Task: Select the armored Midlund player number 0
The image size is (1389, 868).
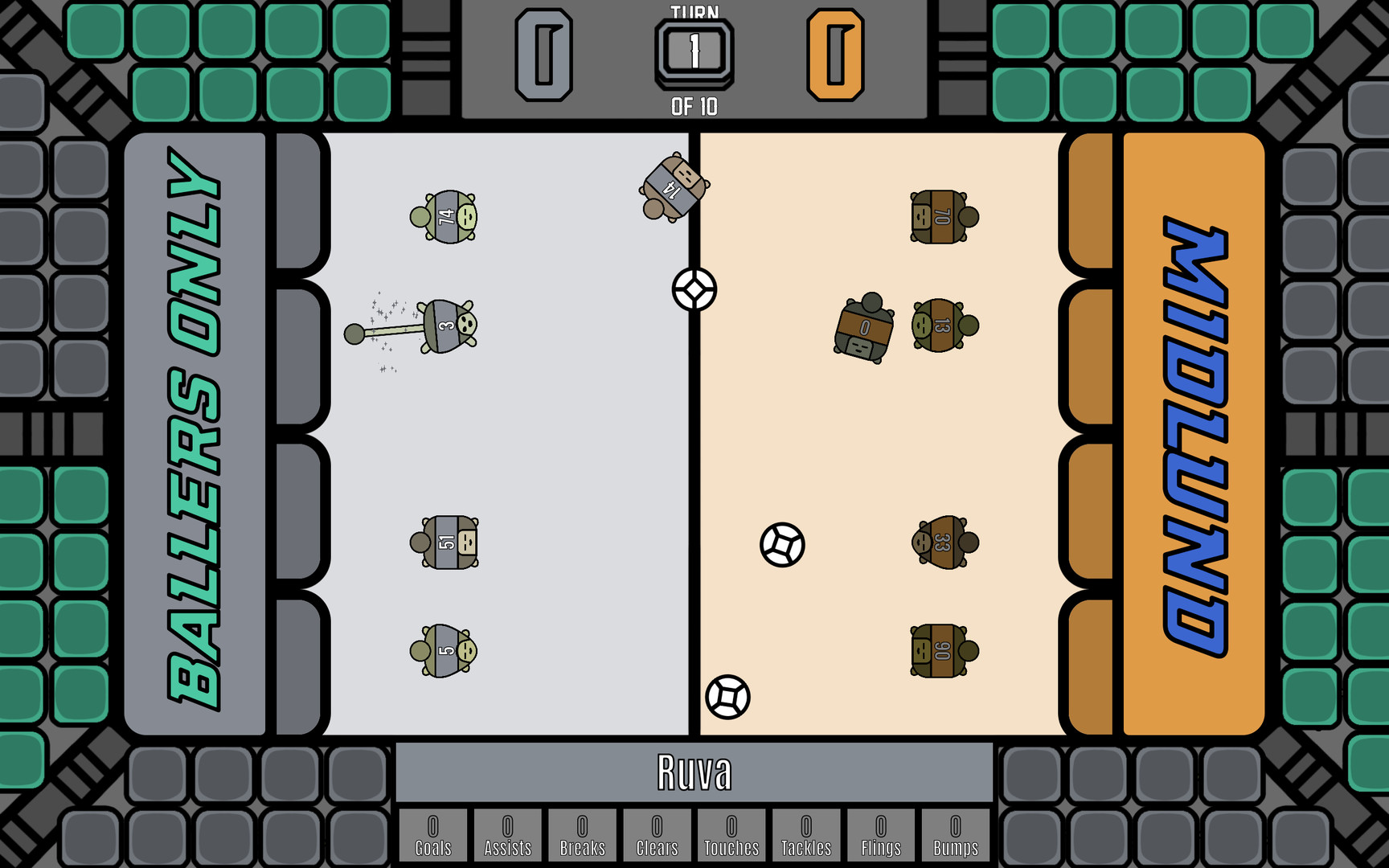Action: [864, 330]
